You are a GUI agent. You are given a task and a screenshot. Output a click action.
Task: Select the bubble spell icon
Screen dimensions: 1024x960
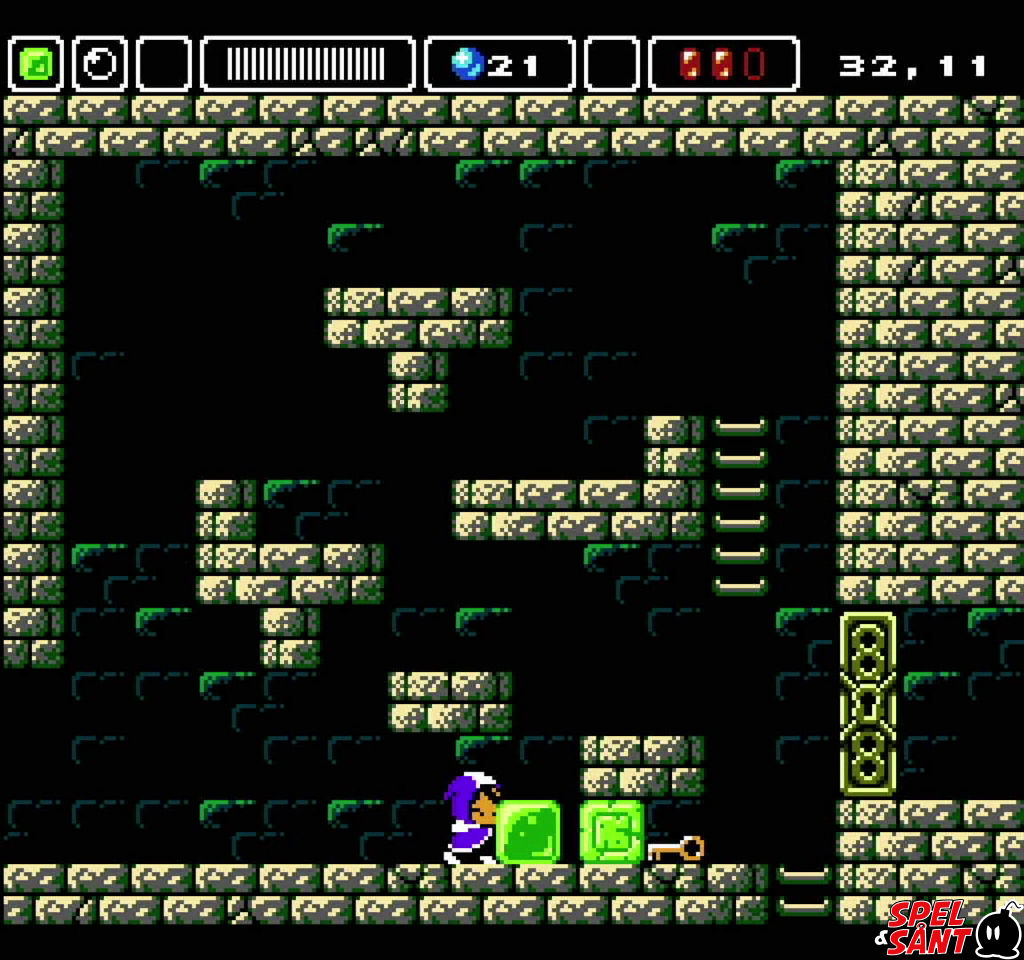(x=100, y=65)
